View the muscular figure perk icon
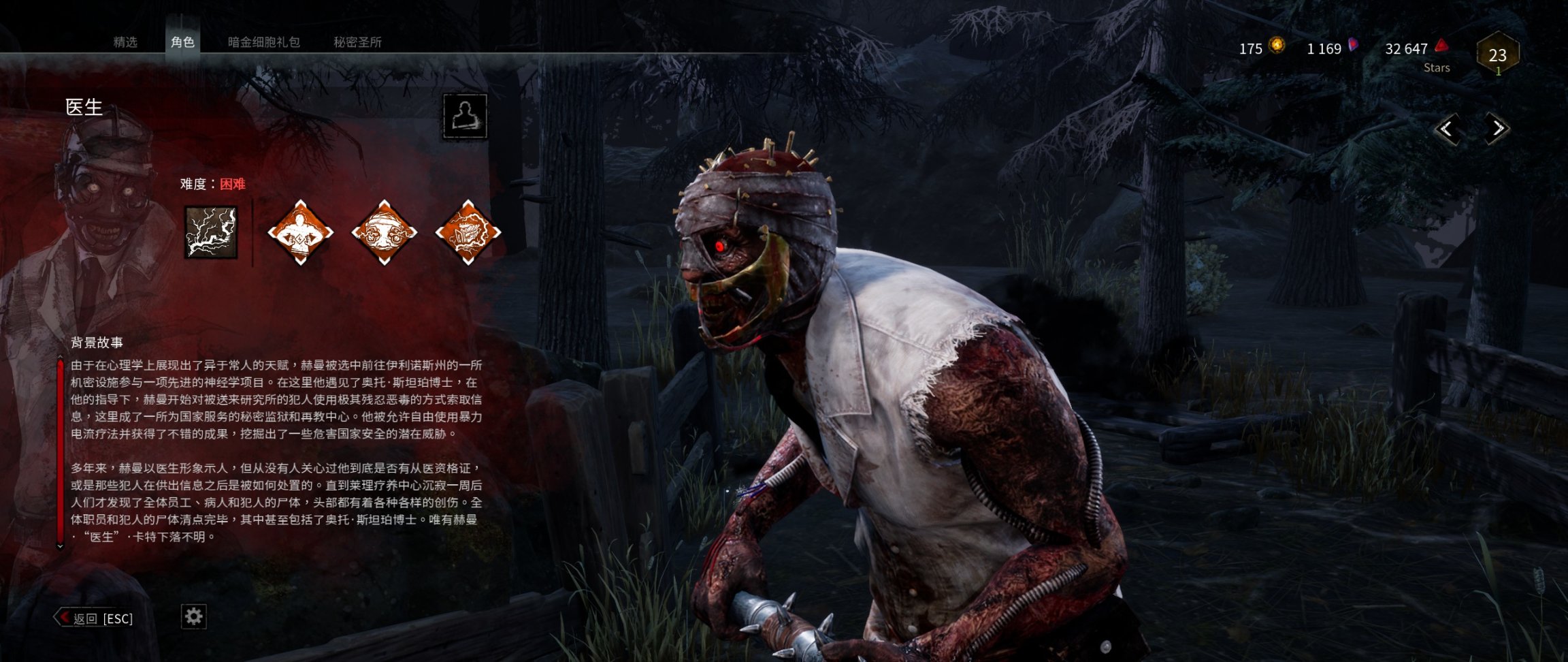 pyautogui.click(x=300, y=232)
